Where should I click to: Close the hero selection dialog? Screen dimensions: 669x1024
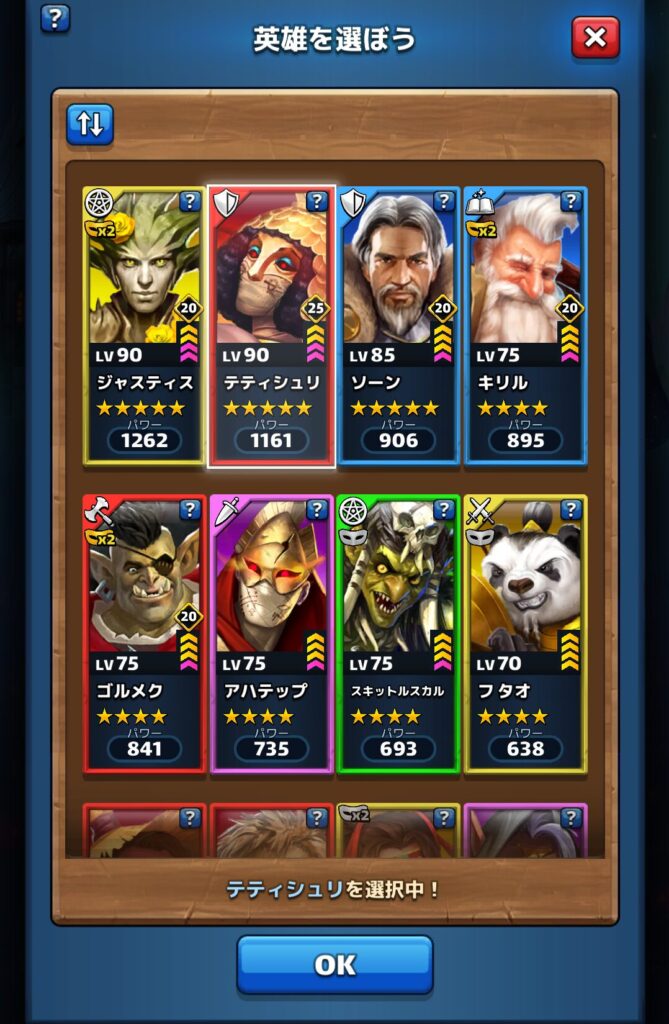(x=595, y=39)
